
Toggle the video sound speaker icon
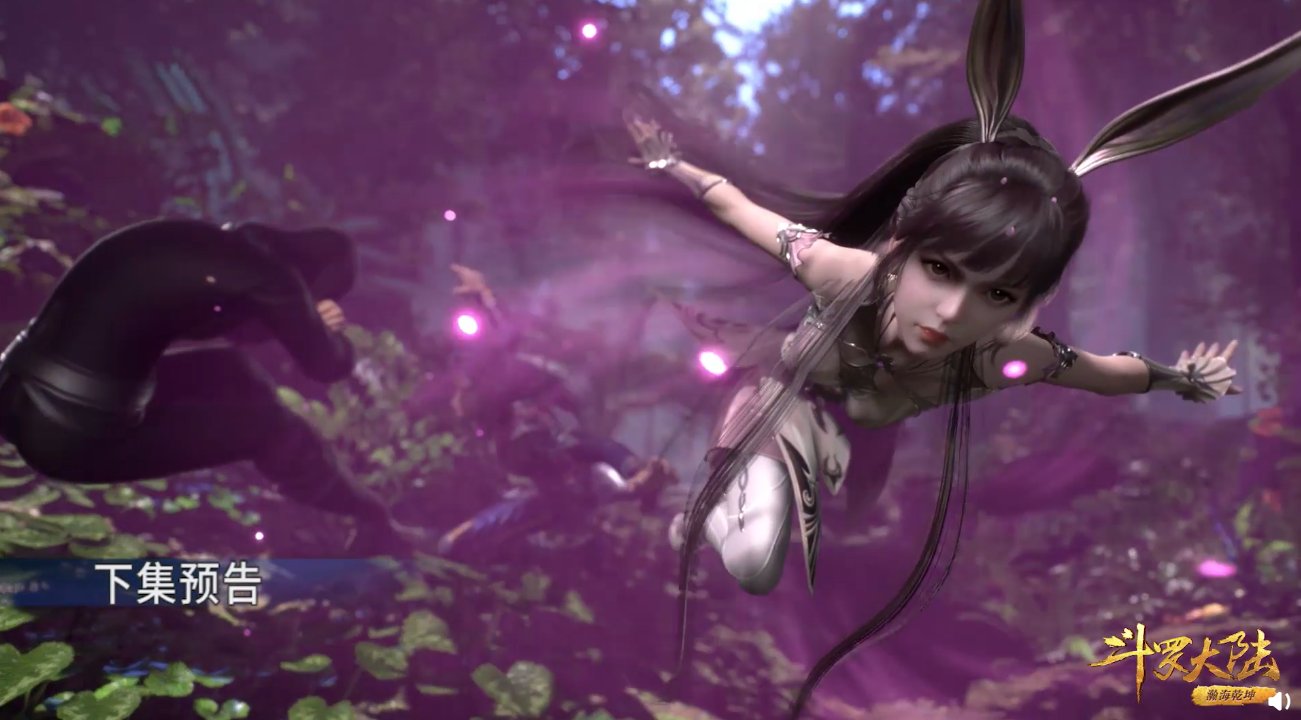coord(1279,701)
